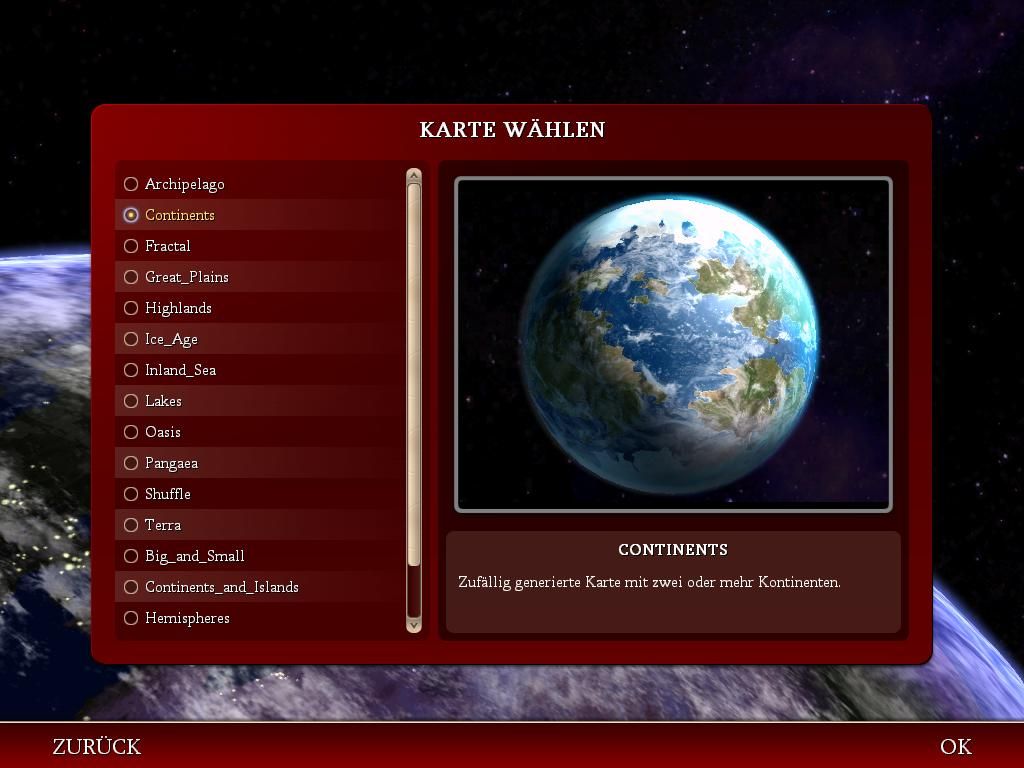Click the map list scroll-down arrow

point(414,625)
